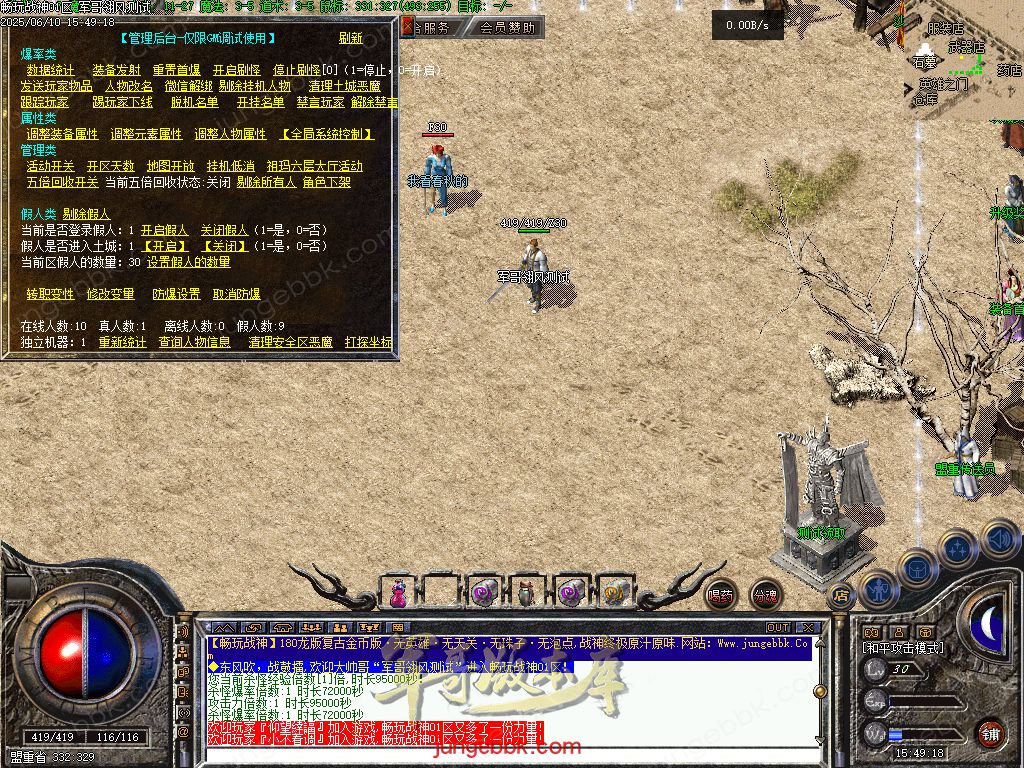The height and width of the screenshot is (768, 1024).
Task: Toggle the 活动开关 event switch
Action: pyautogui.click(x=50, y=166)
